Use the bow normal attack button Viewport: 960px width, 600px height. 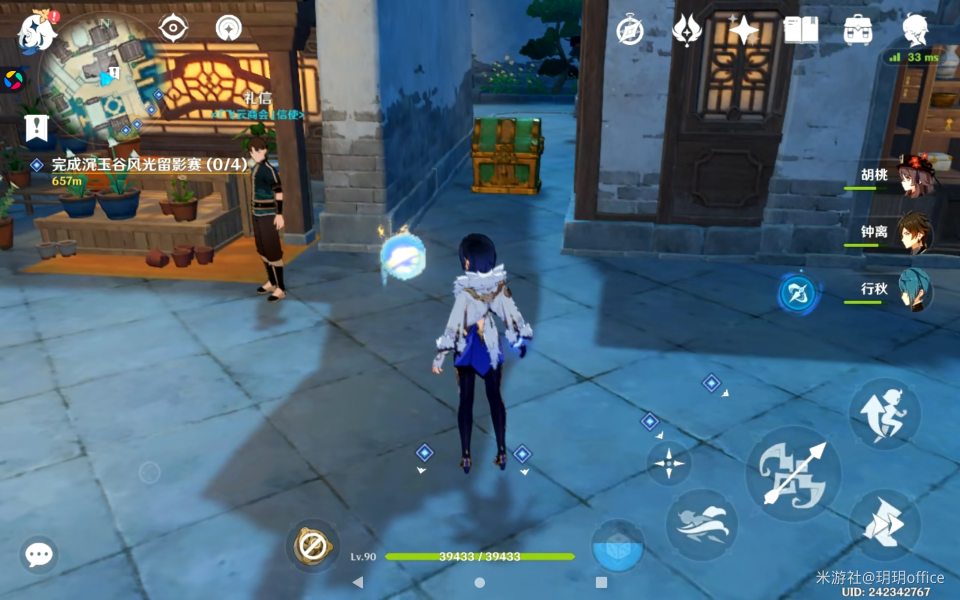pyautogui.click(x=793, y=474)
